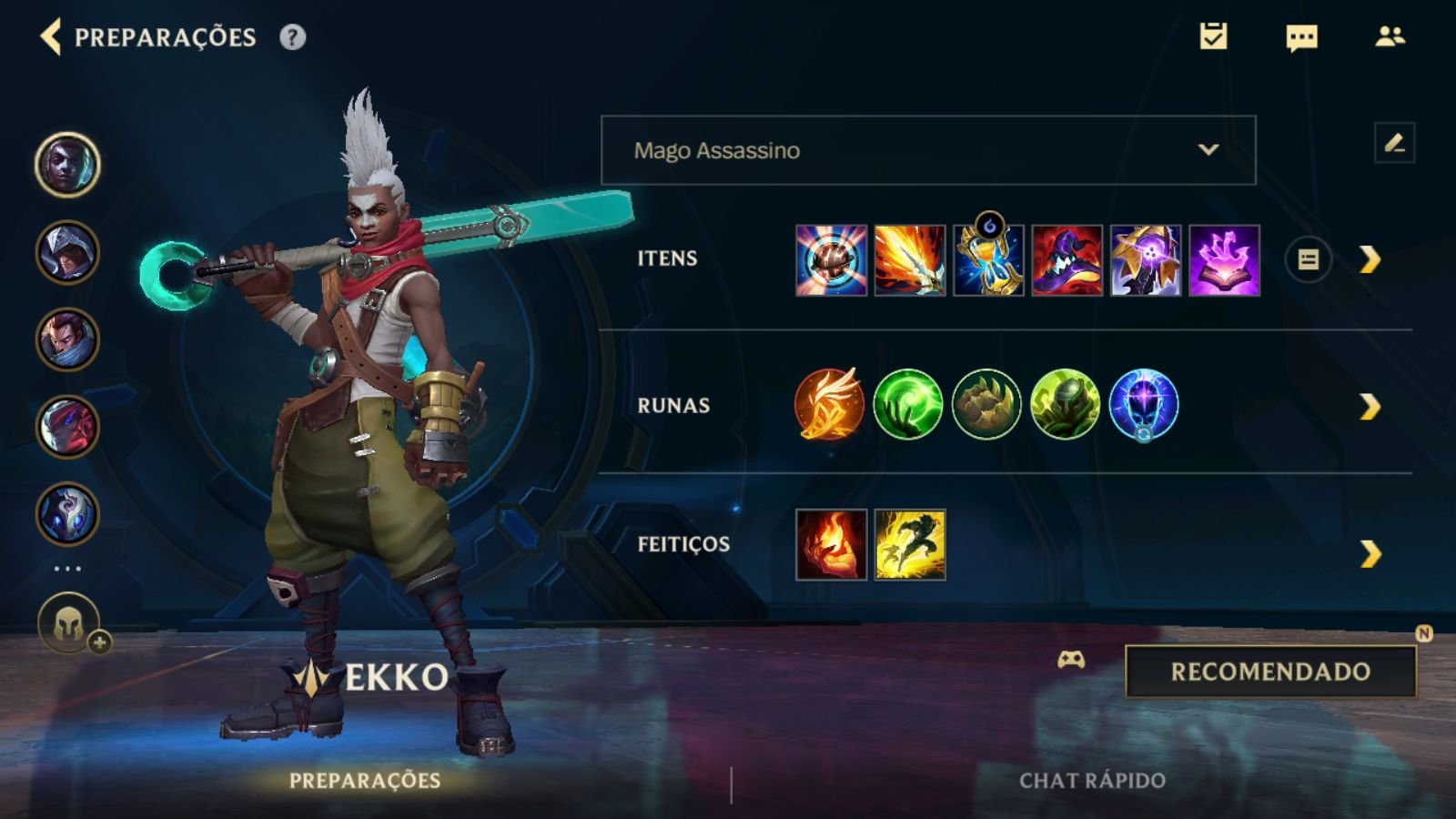Open the chat speech bubble icon
Screen dimensions: 1456x819
(x=1301, y=37)
